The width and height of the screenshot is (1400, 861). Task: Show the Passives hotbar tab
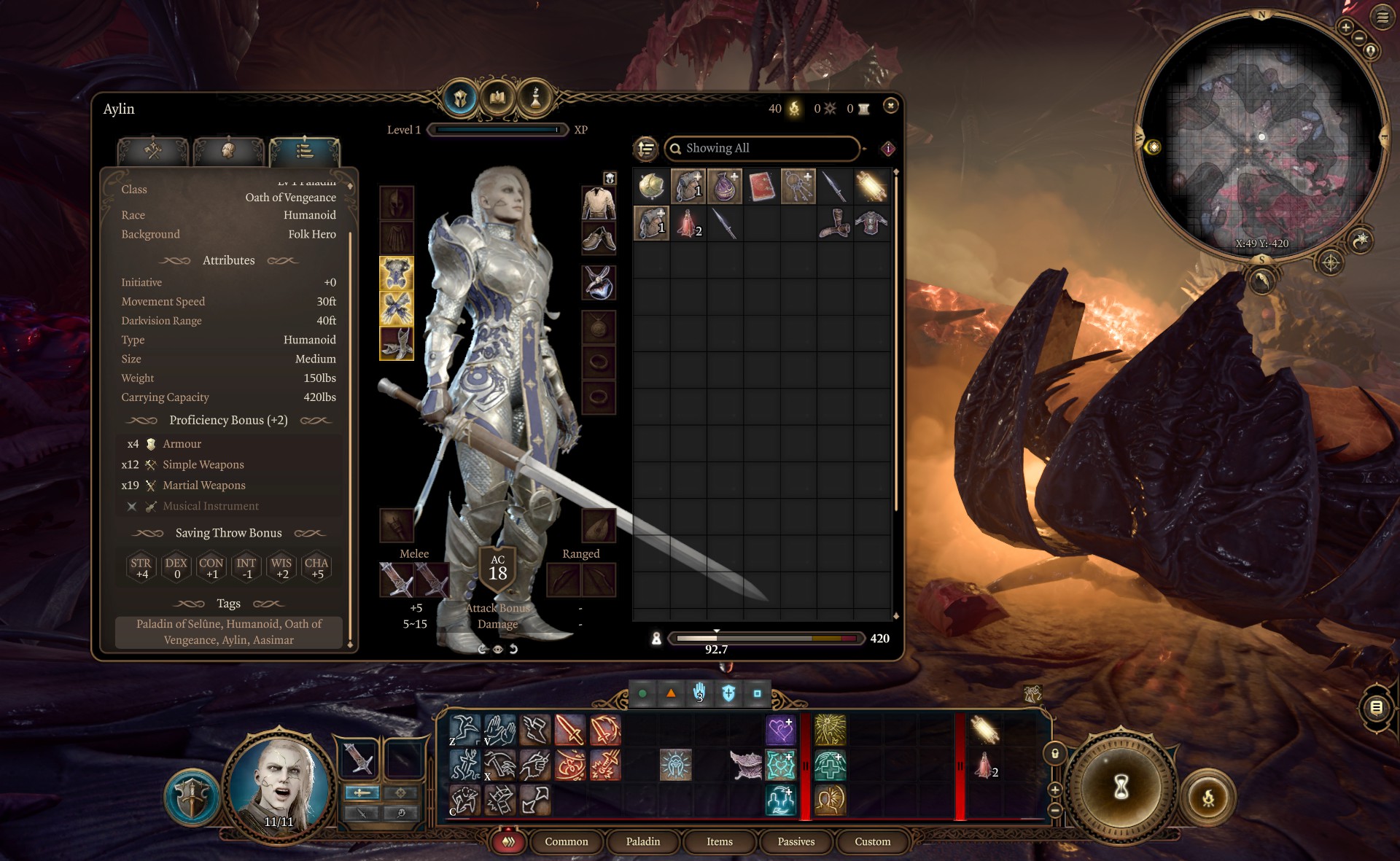(796, 841)
